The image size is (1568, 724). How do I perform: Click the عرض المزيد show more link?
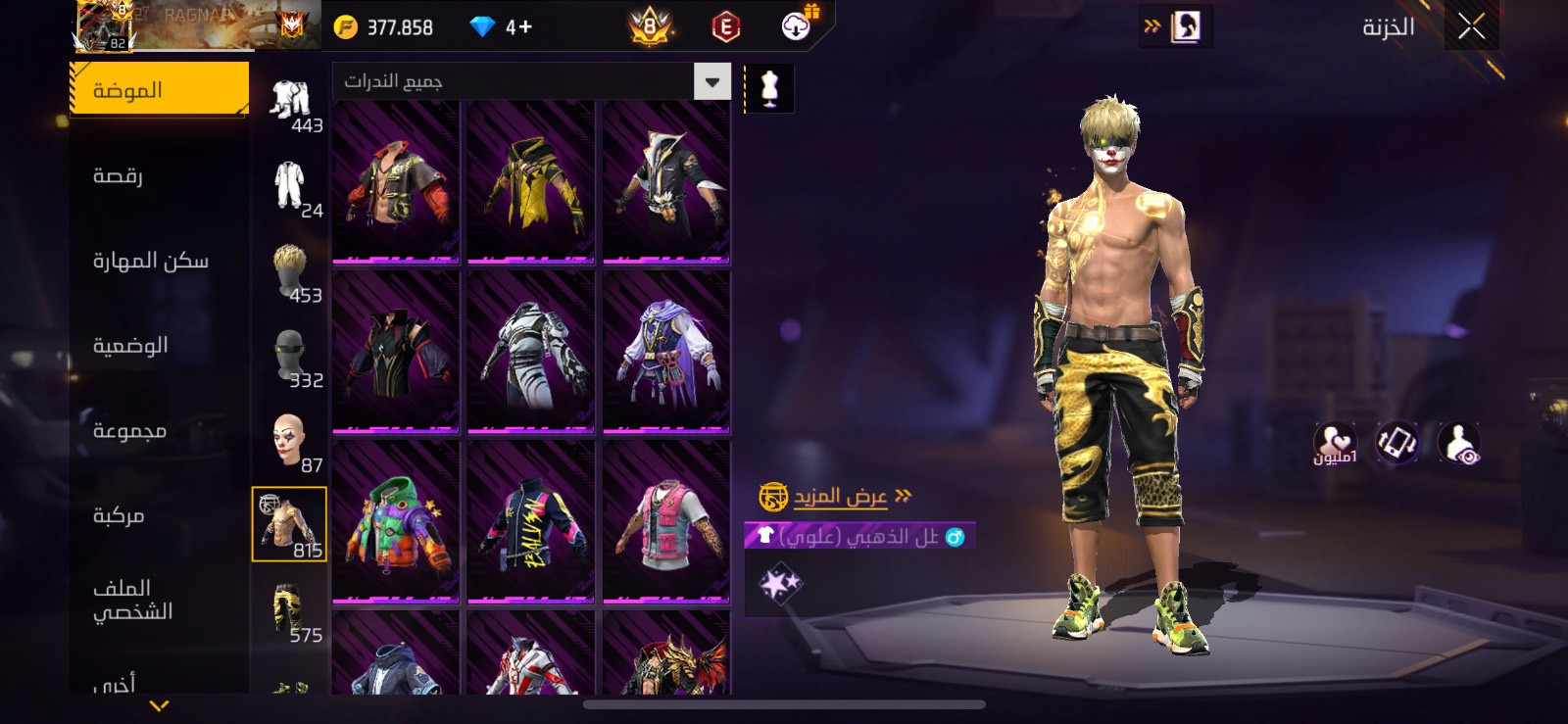840,497
